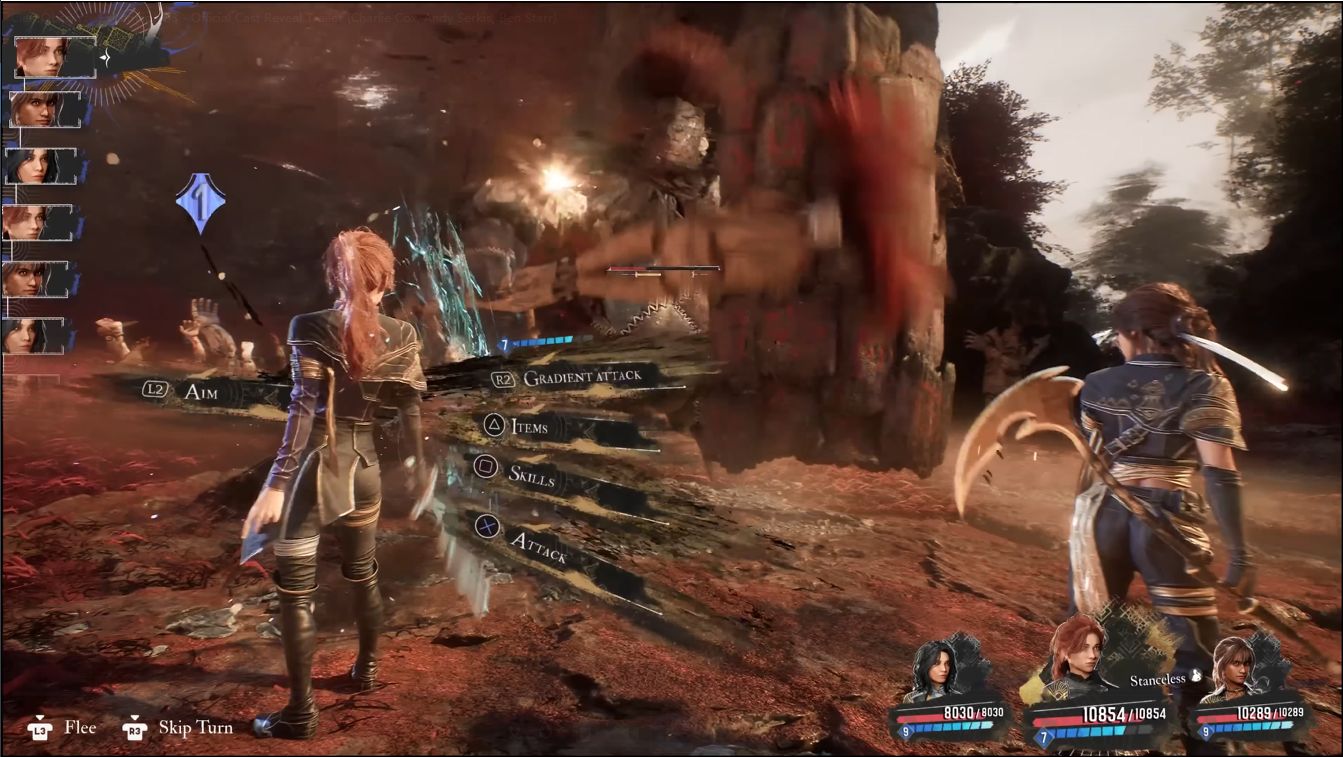Click the highlighted current-turn portrait in turn order

point(42,56)
